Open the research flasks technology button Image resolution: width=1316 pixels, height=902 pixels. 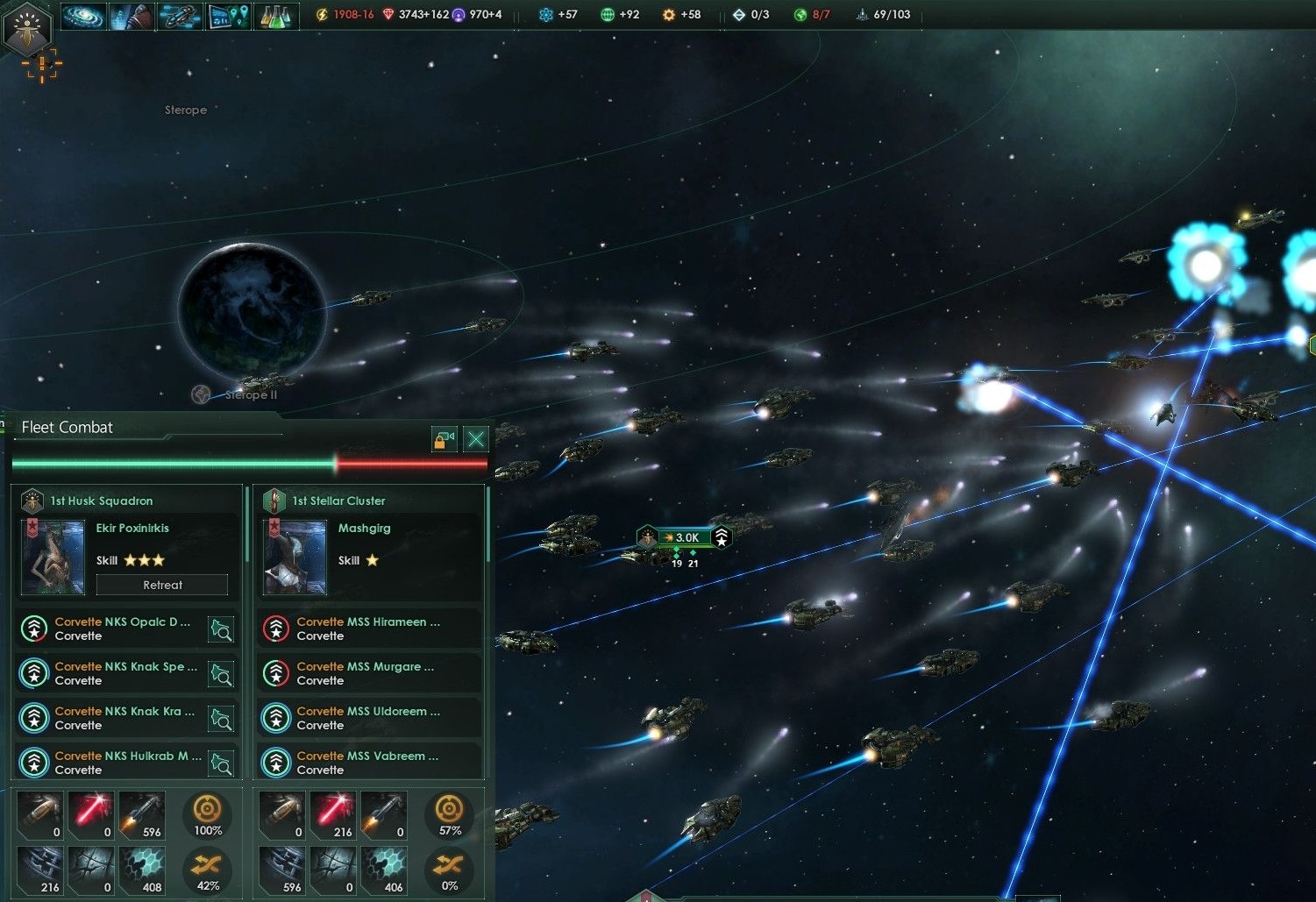(x=276, y=16)
